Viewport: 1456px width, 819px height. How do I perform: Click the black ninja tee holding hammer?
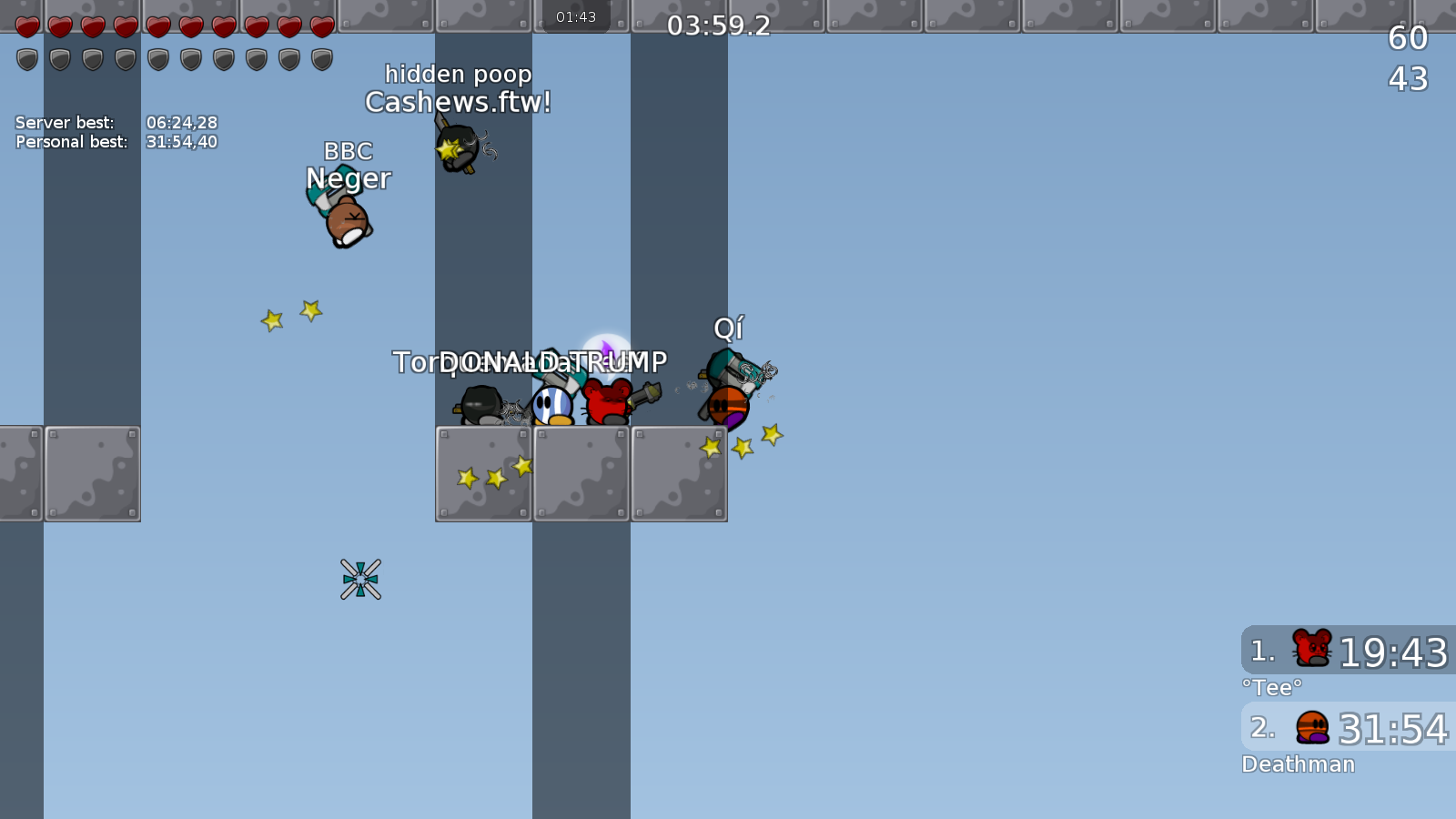(482, 405)
